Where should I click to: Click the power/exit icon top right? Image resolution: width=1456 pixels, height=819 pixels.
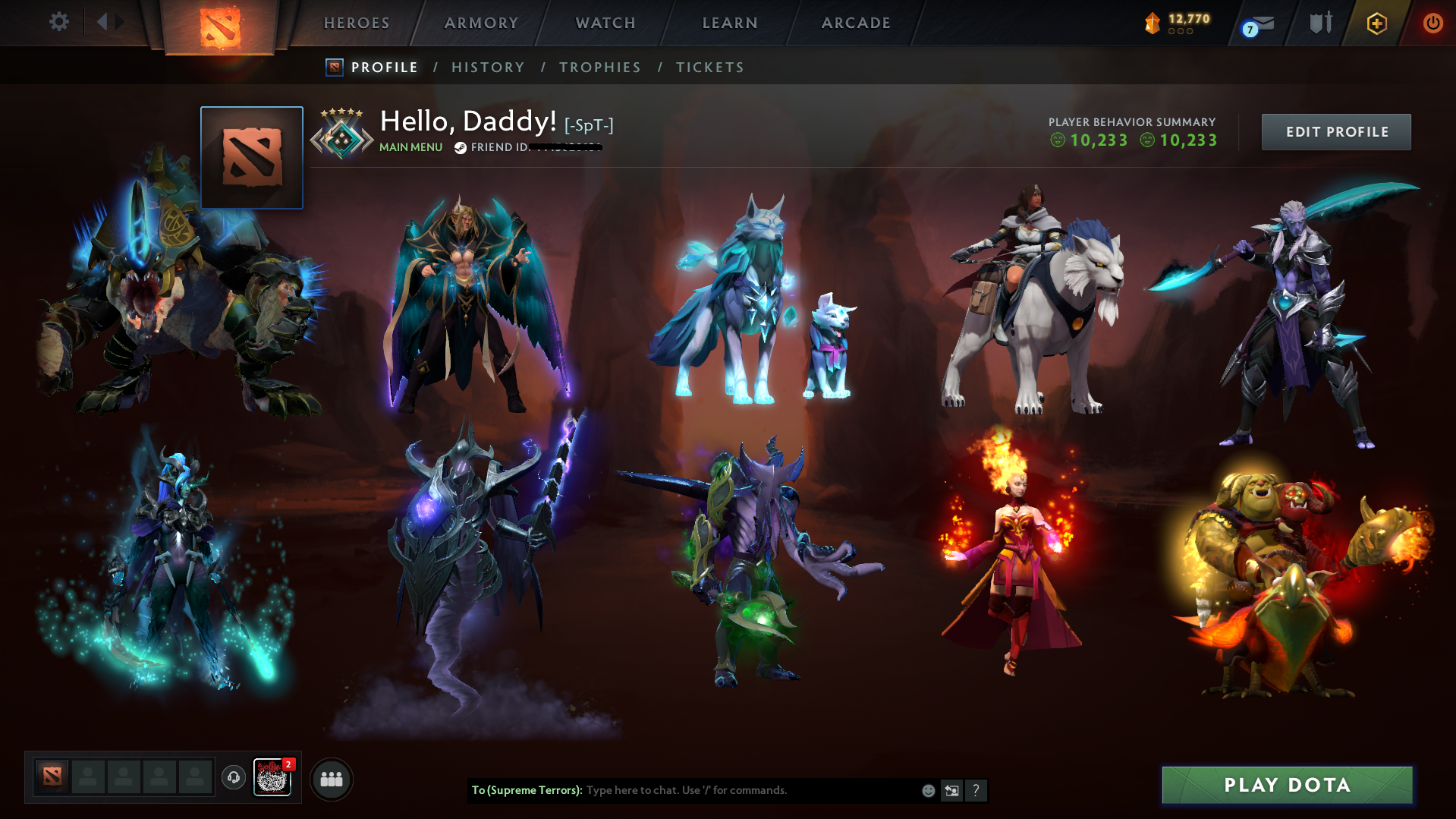pyautogui.click(x=1432, y=23)
